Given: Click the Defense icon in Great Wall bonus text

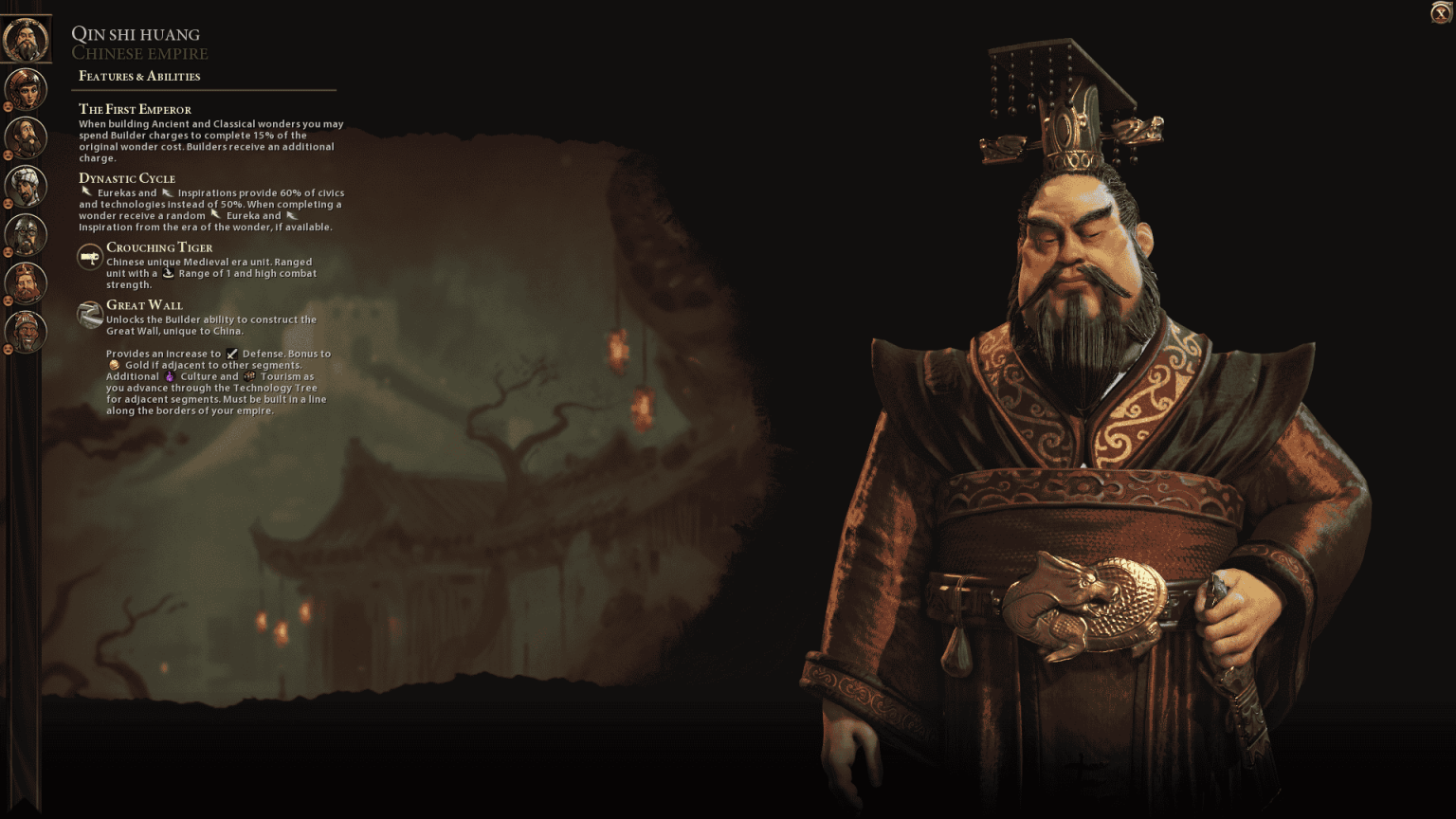Looking at the screenshot, I should point(230,354).
